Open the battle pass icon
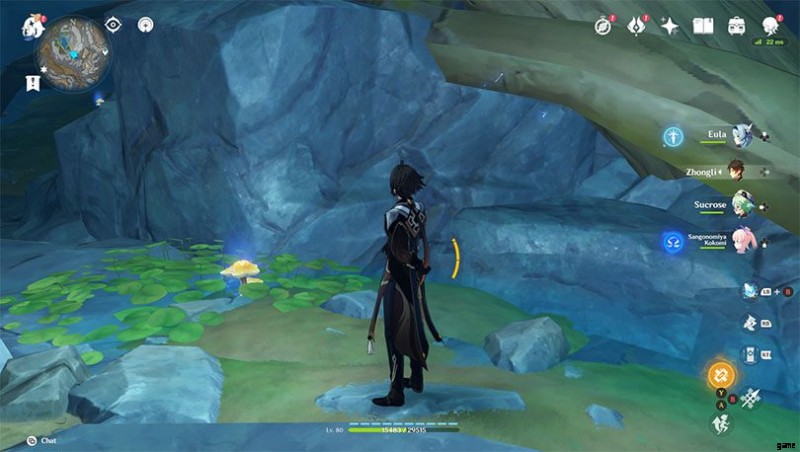800x452 pixels. 636,26
